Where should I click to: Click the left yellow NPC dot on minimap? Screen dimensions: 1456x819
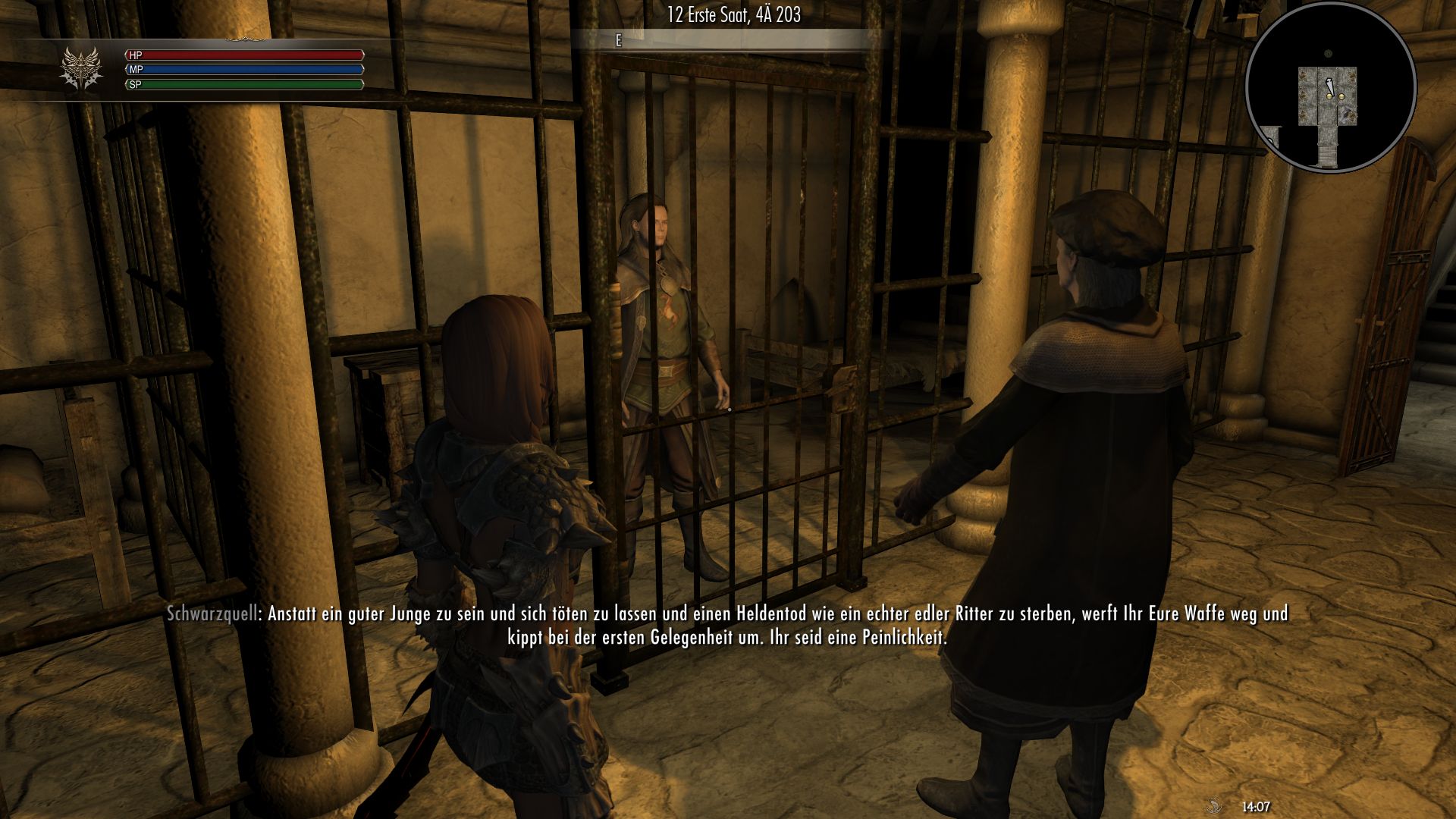(x=1329, y=96)
